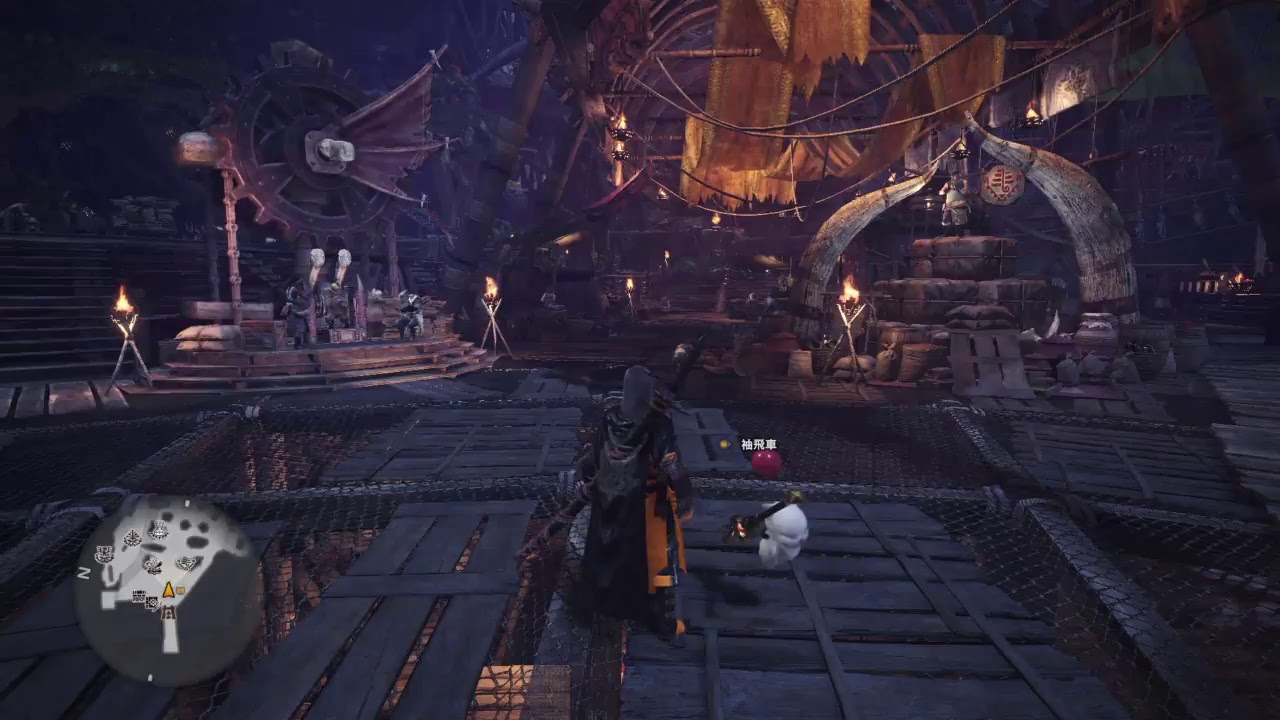The width and height of the screenshot is (1280, 720).
Task: Click the orange supply box icon beside the arrow
Action: (x=179, y=590)
